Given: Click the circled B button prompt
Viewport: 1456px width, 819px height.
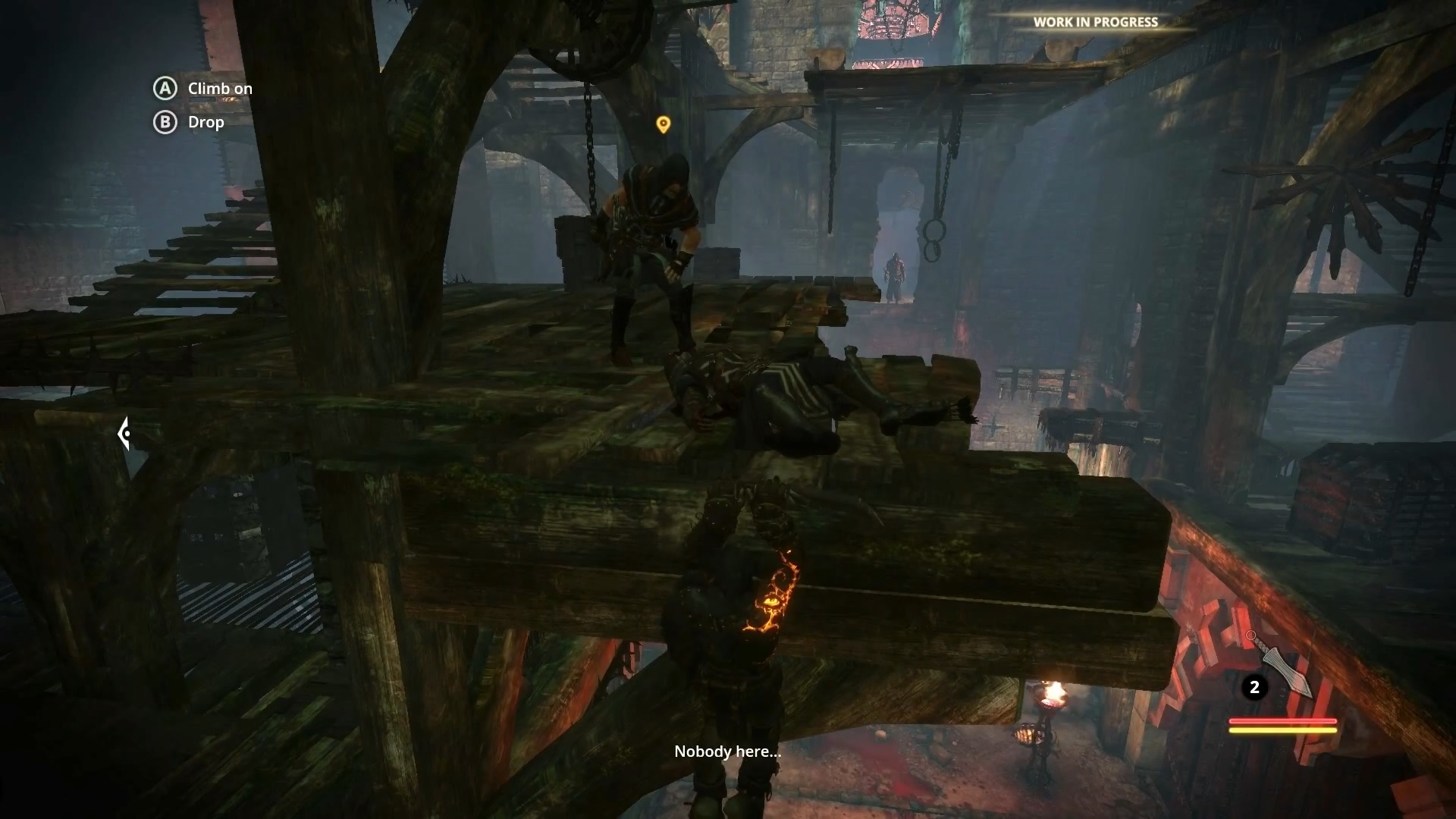Looking at the screenshot, I should [x=165, y=122].
